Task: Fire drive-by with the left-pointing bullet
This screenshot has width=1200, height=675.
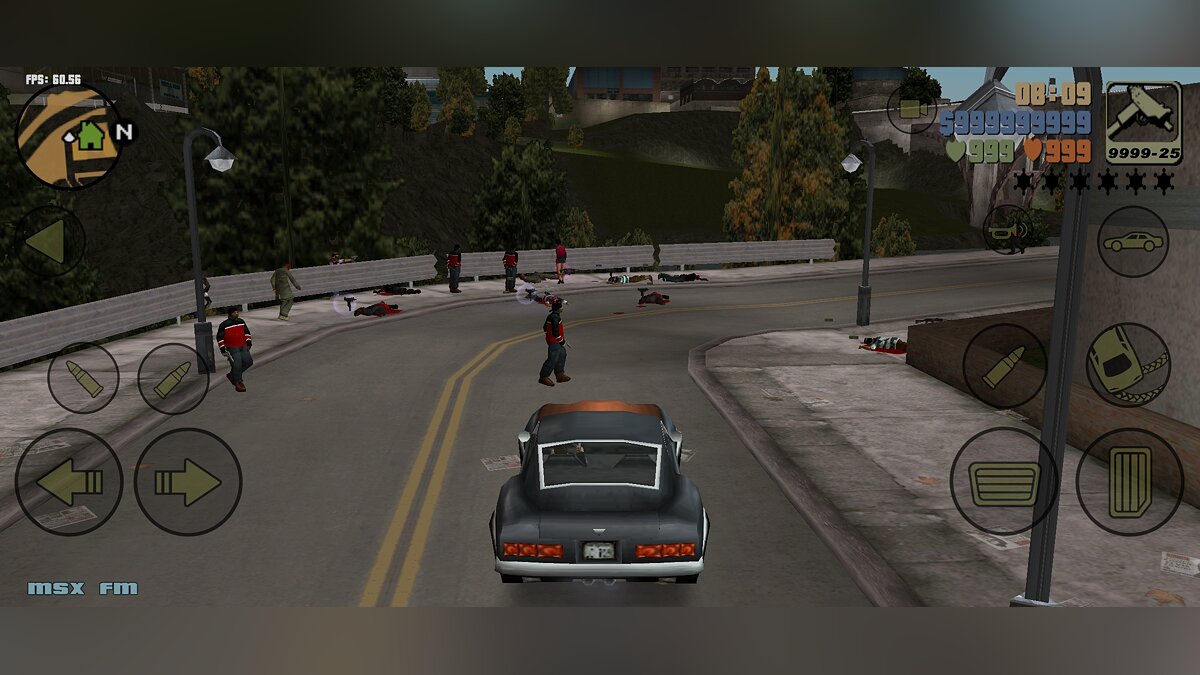Action: pos(83,378)
